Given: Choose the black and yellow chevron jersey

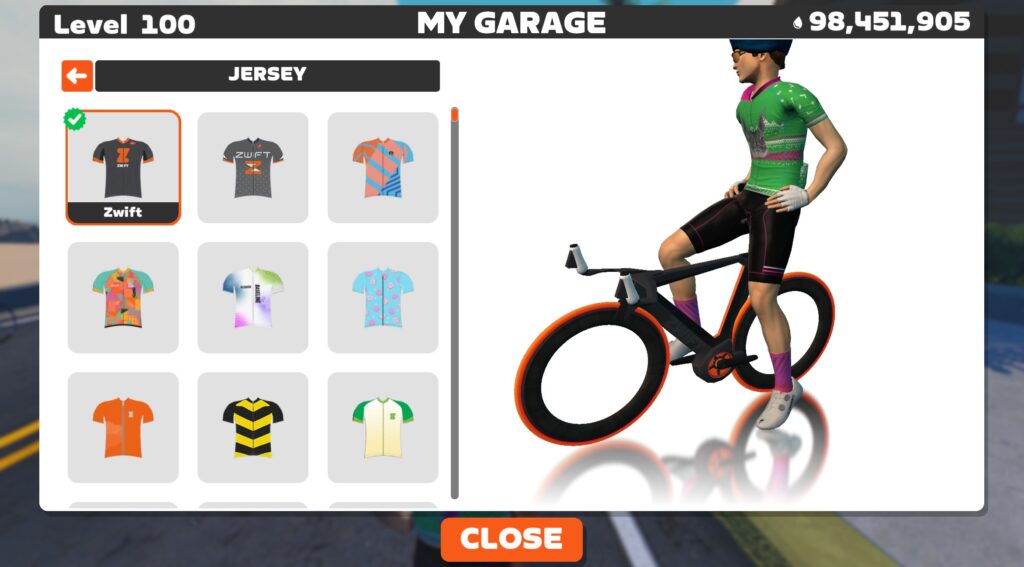Looking at the screenshot, I should click(253, 427).
